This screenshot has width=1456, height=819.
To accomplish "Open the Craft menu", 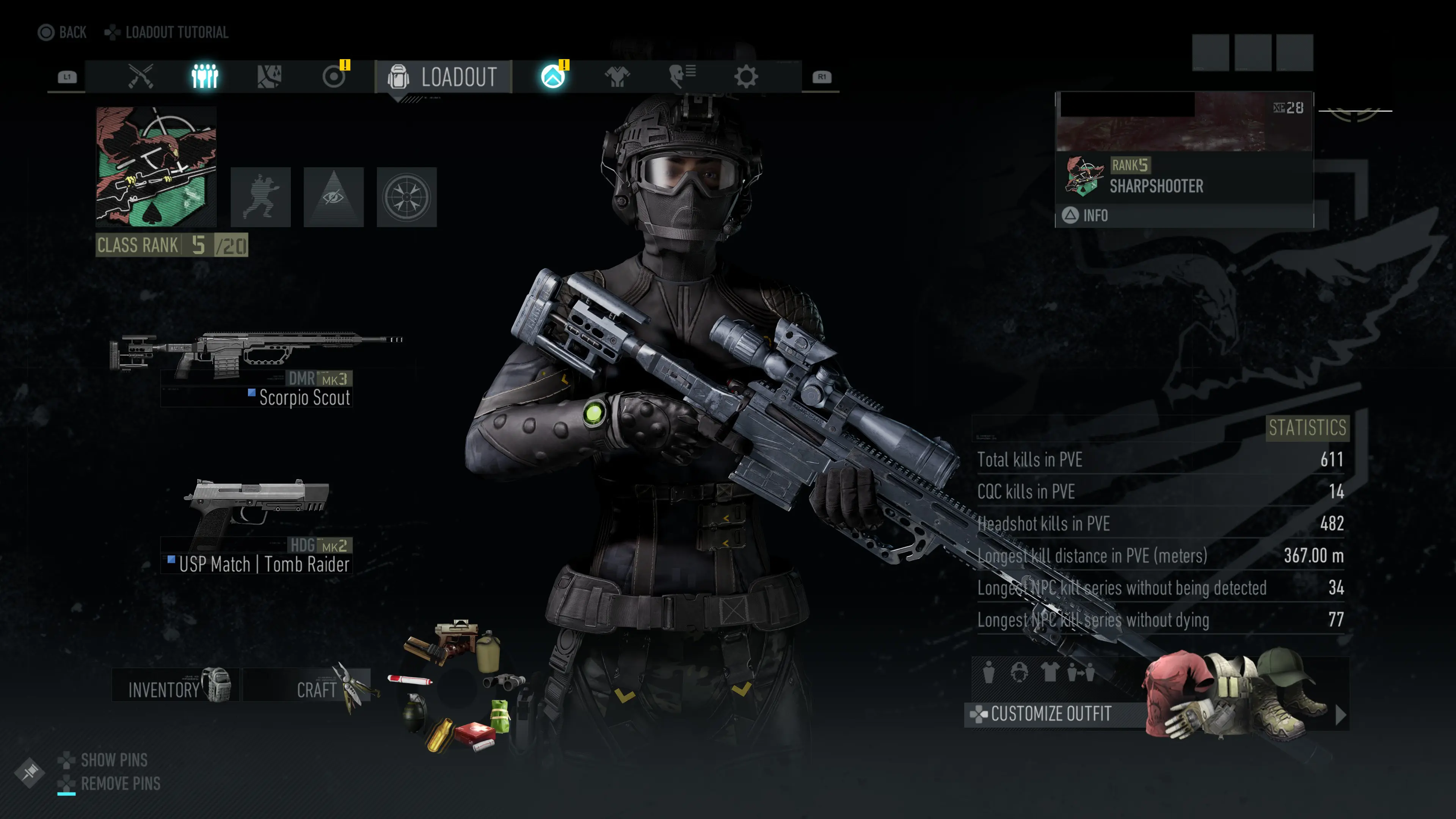I will [317, 689].
